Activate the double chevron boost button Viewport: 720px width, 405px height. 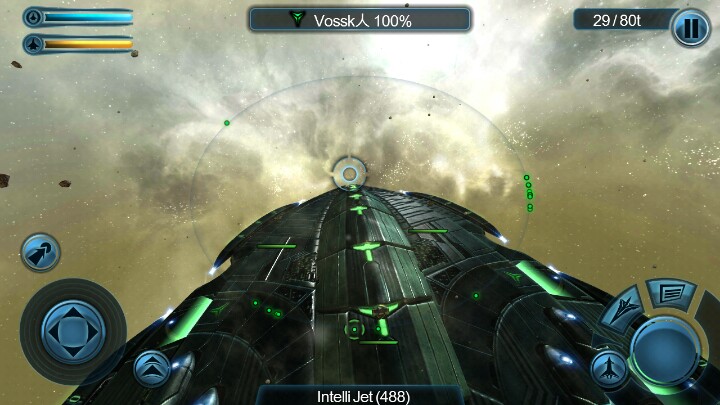click(x=152, y=368)
